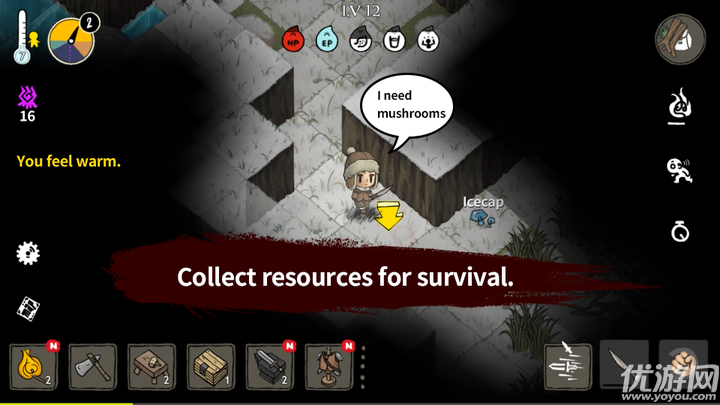Select the wooden storage box slot

point(211,367)
